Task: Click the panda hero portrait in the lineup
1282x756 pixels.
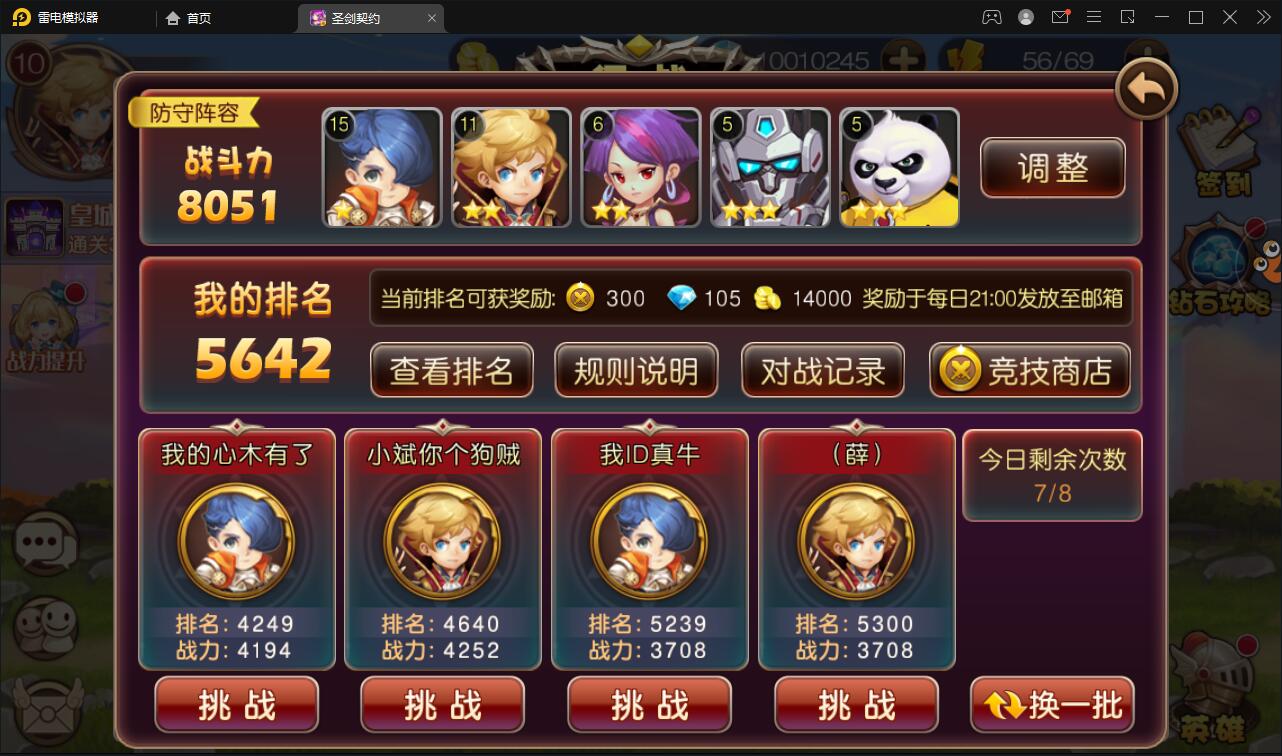Action: point(898,167)
